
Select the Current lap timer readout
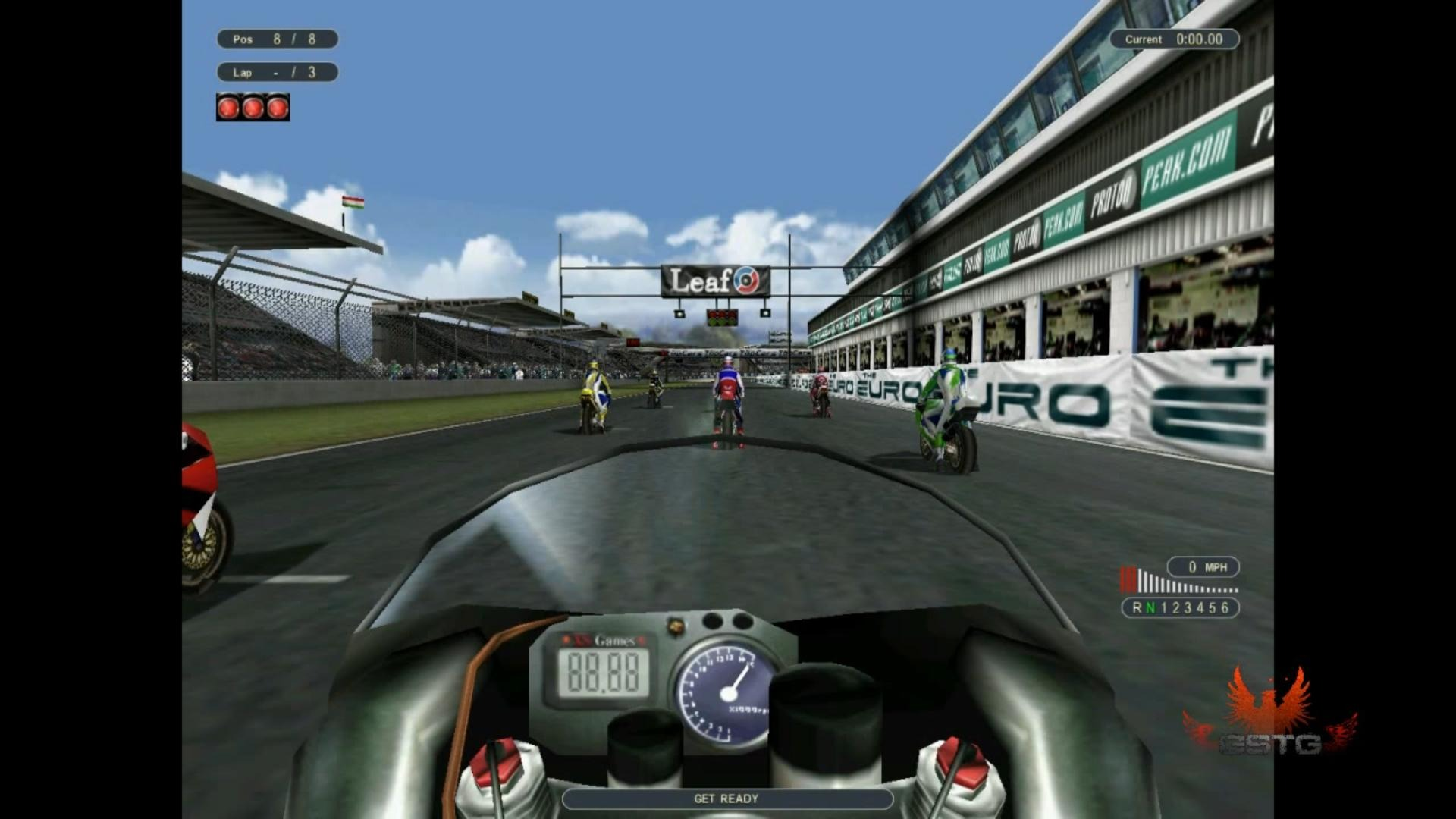pyautogui.click(x=1174, y=39)
